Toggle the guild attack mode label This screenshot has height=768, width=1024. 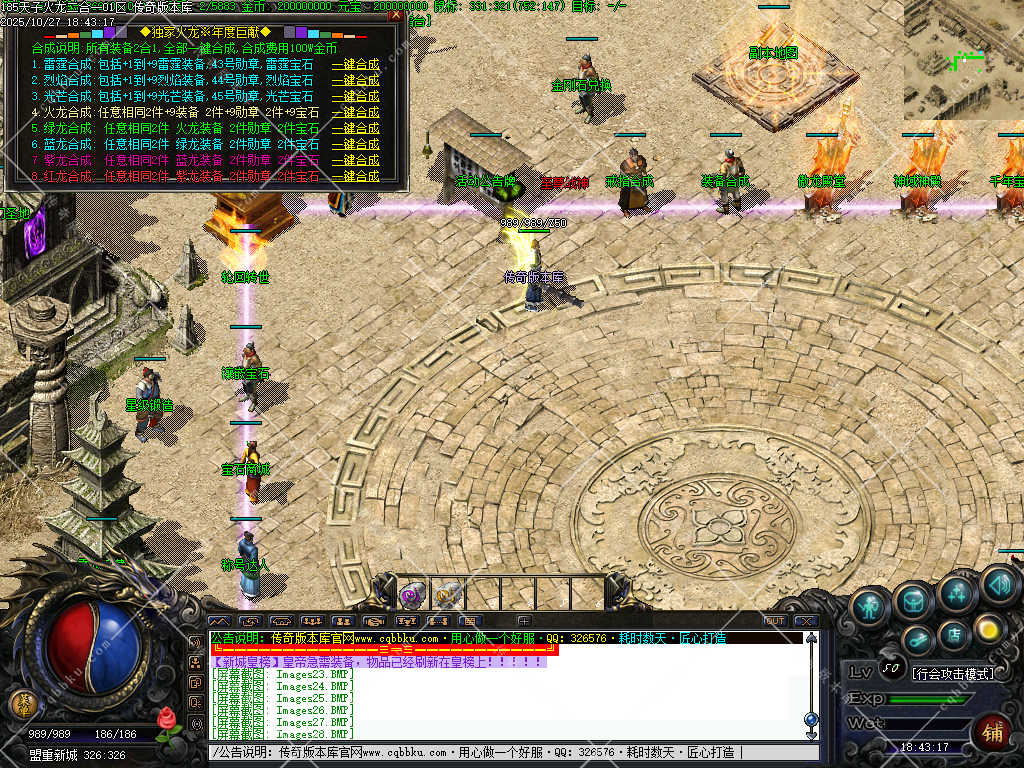coord(954,673)
